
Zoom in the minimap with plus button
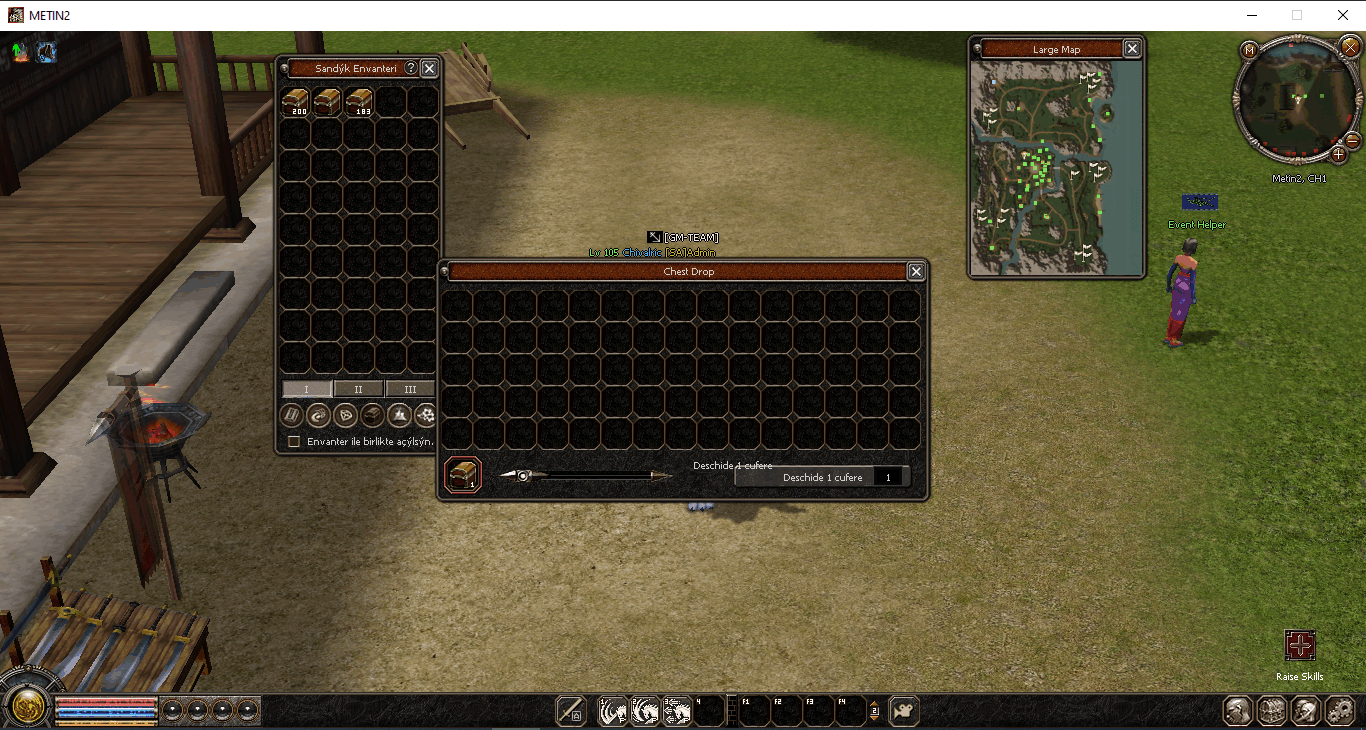coord(1339,154)
